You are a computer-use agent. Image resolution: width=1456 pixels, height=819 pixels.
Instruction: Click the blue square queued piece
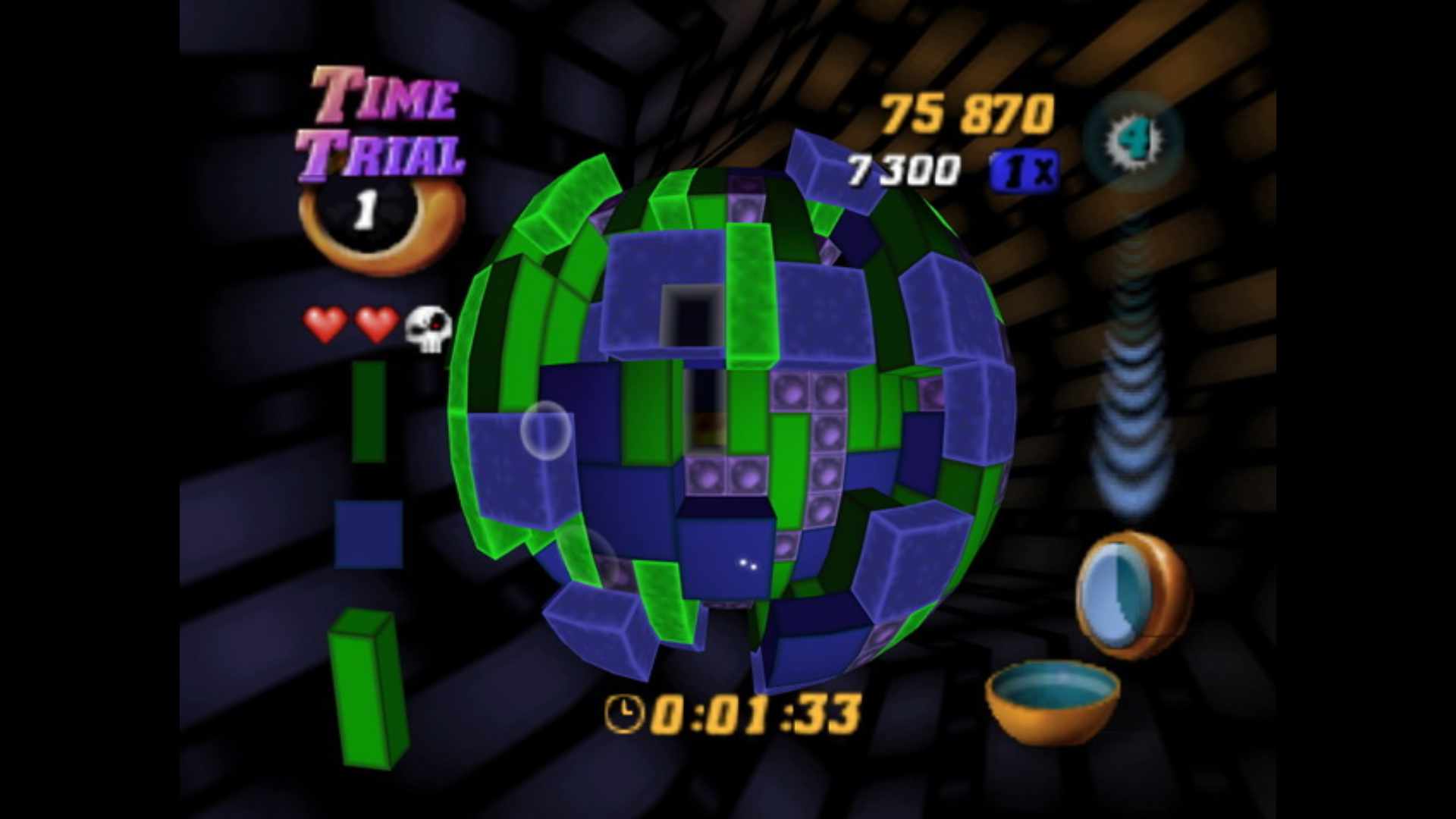point(369,534)
